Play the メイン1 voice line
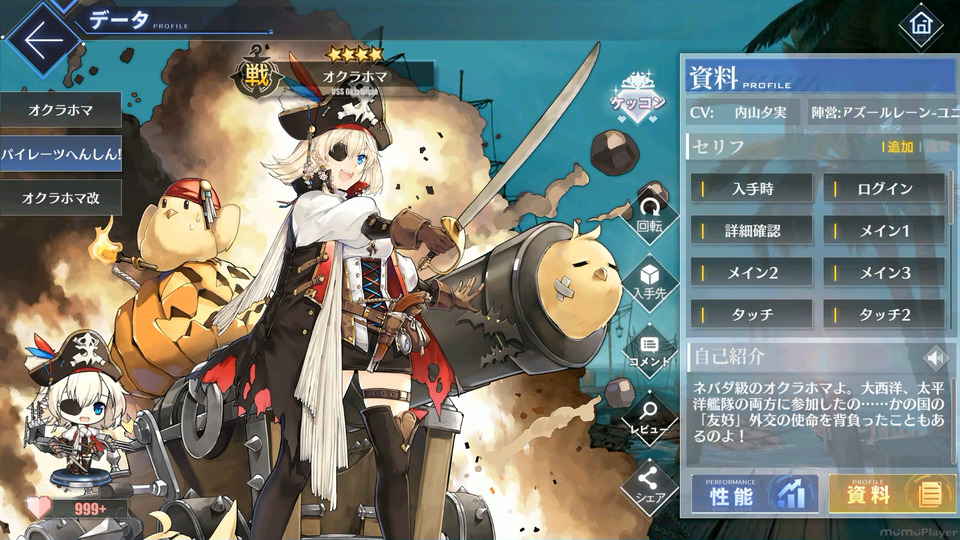The width and height of the screenshot is (960, 540). click(x=885, y=230)
